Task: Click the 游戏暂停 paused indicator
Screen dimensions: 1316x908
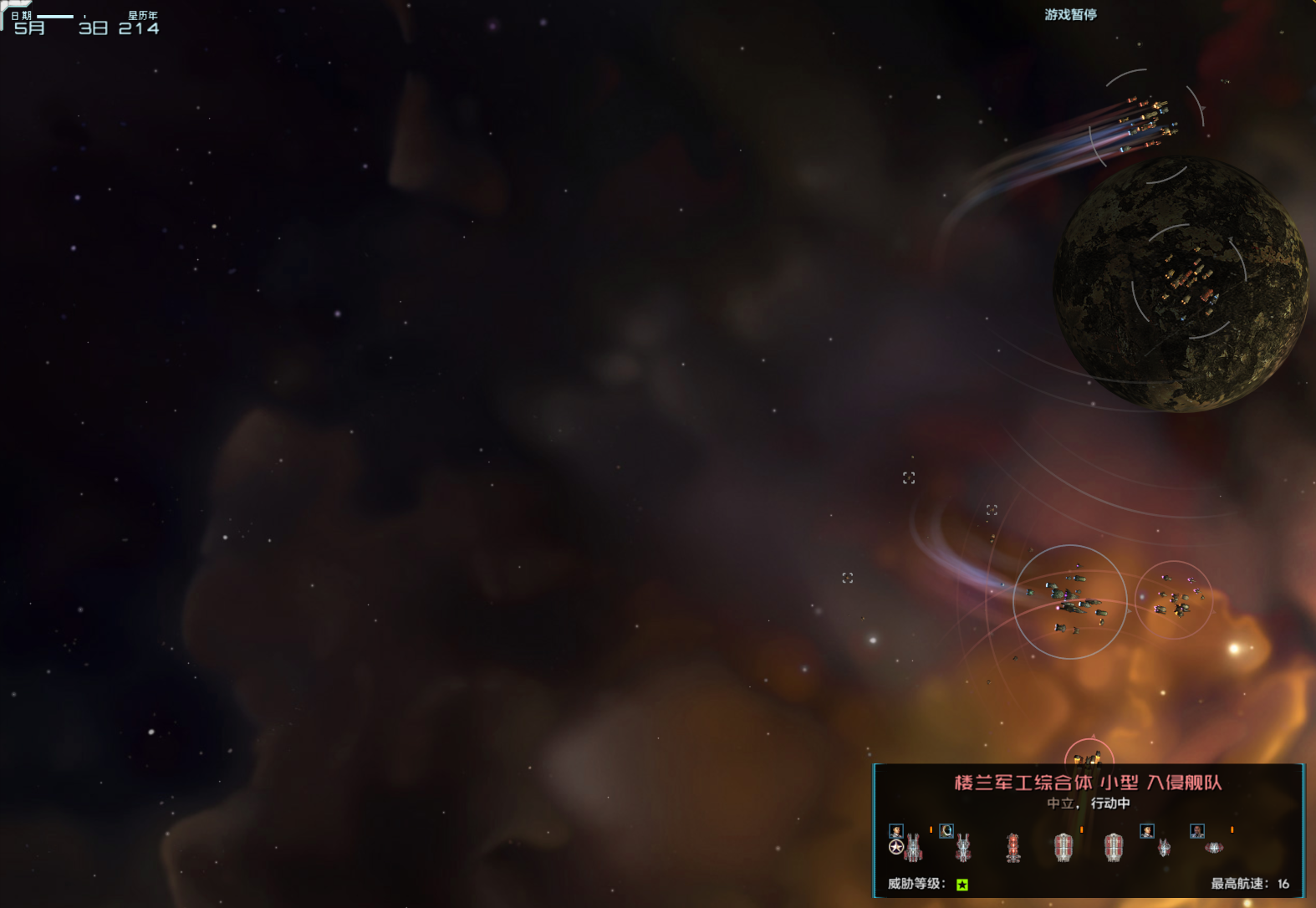Action: coord(1069,14)
